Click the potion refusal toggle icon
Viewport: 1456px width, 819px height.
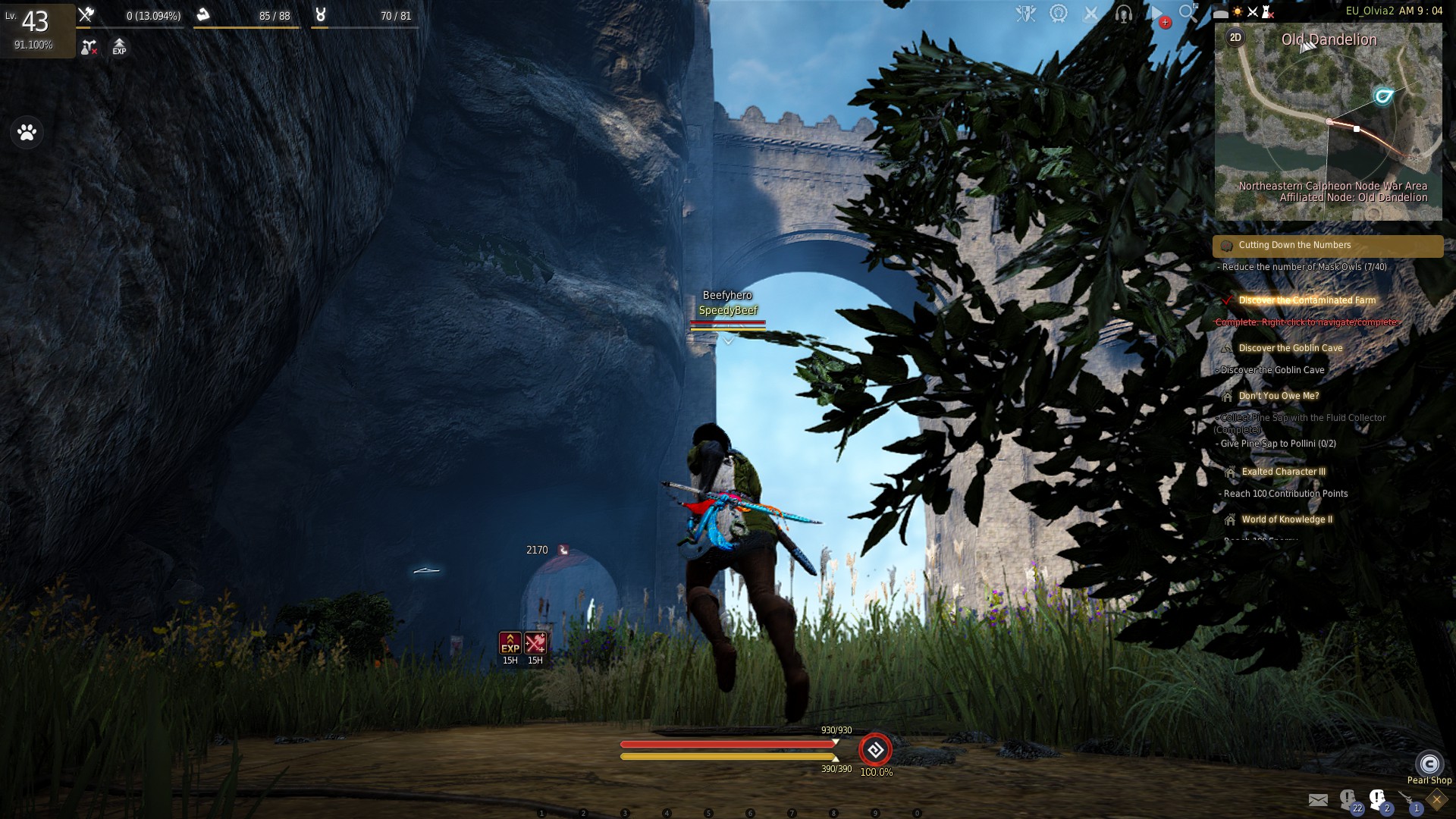coord(89,47)
